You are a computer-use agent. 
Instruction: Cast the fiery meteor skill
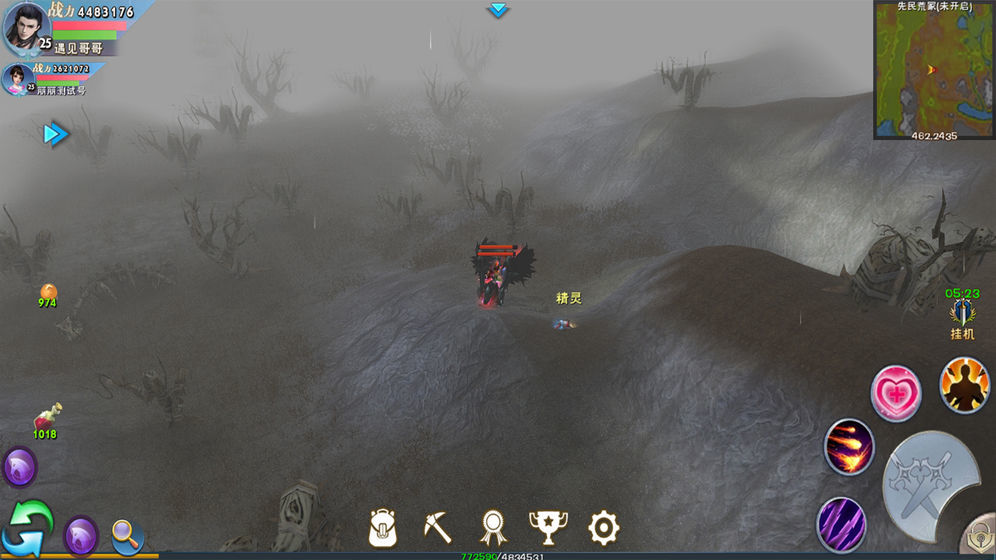tap(849, 446)
